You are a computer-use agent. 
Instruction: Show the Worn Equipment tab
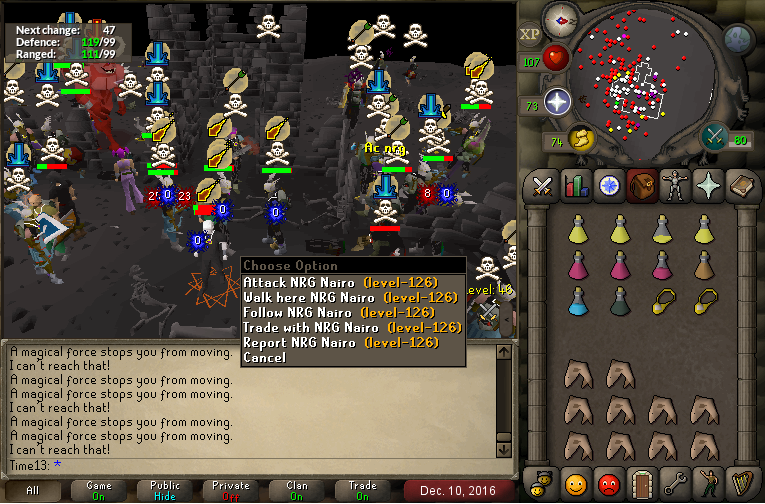point(675,186)
